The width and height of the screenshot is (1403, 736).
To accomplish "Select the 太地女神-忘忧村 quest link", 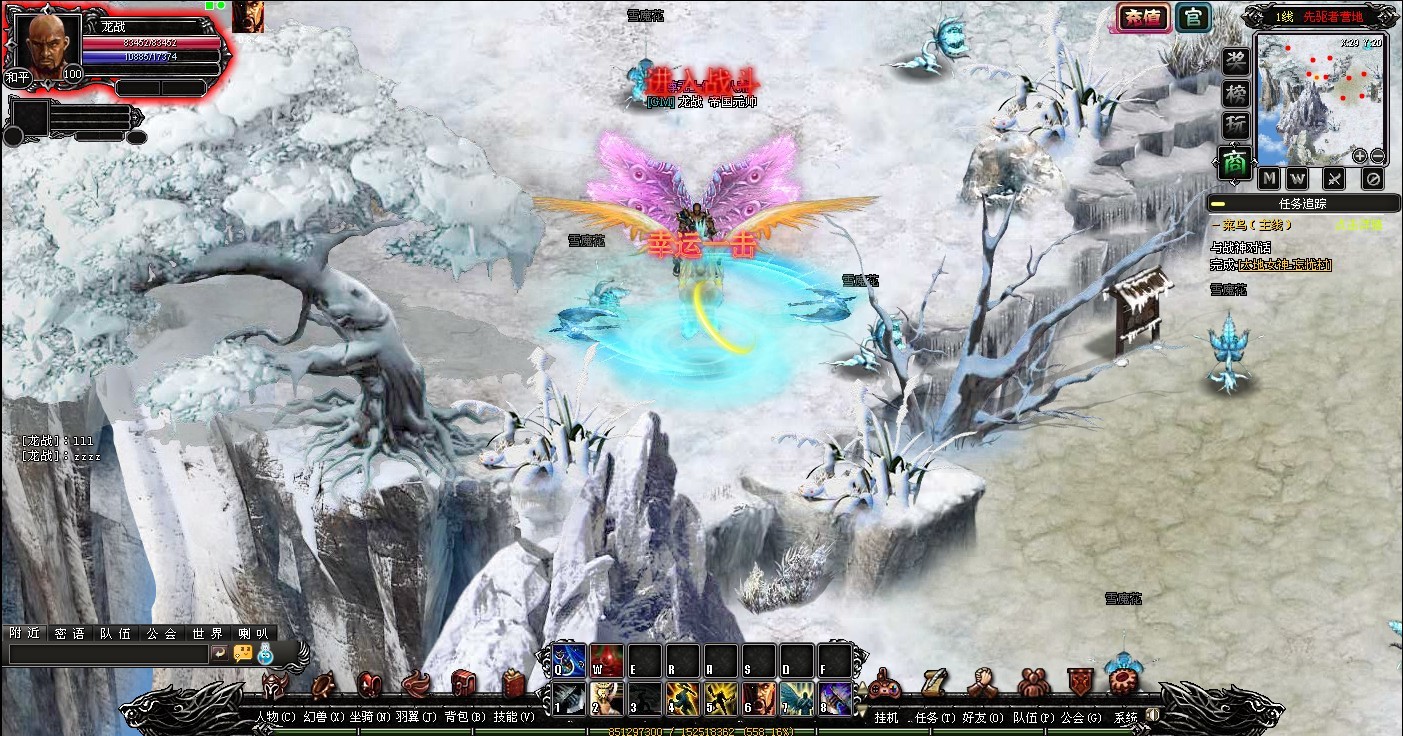I will pos(1285,265).
